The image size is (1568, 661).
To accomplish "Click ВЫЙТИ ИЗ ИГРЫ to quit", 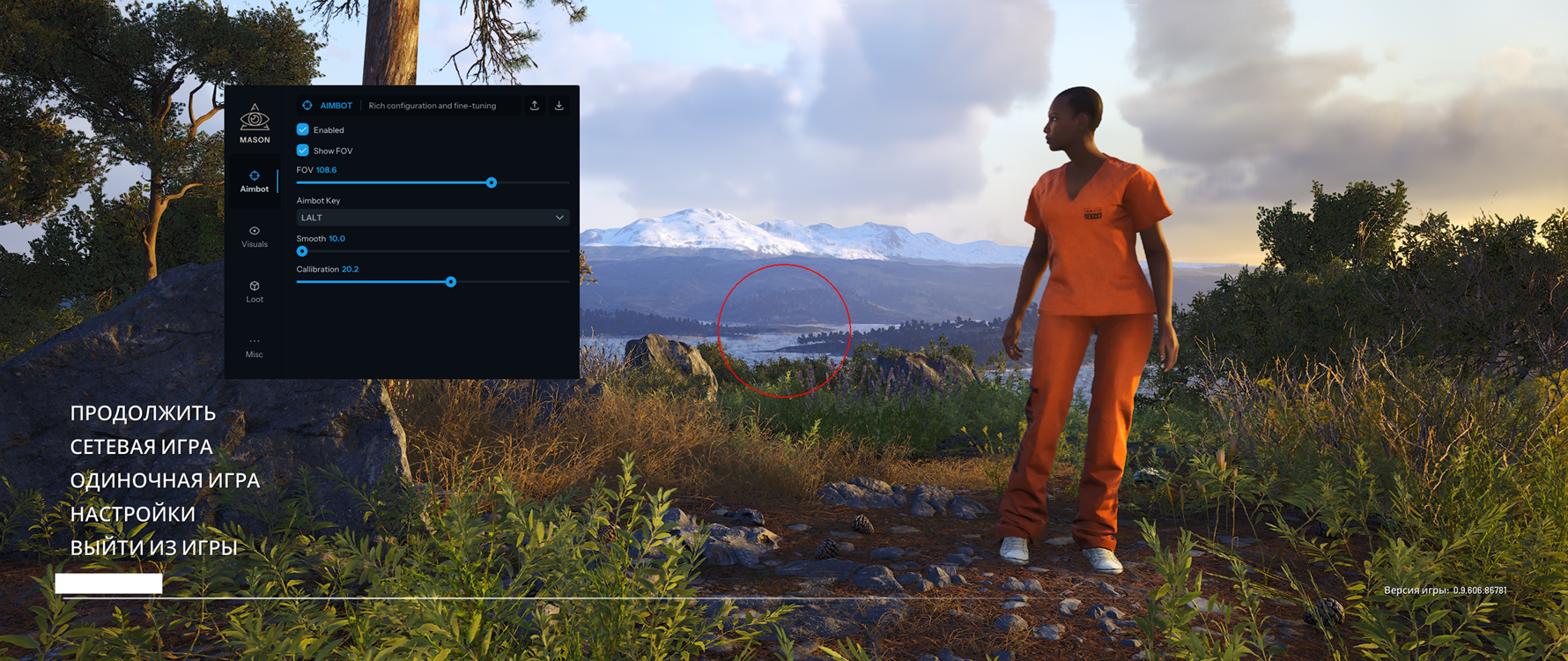I will (153, 547).
